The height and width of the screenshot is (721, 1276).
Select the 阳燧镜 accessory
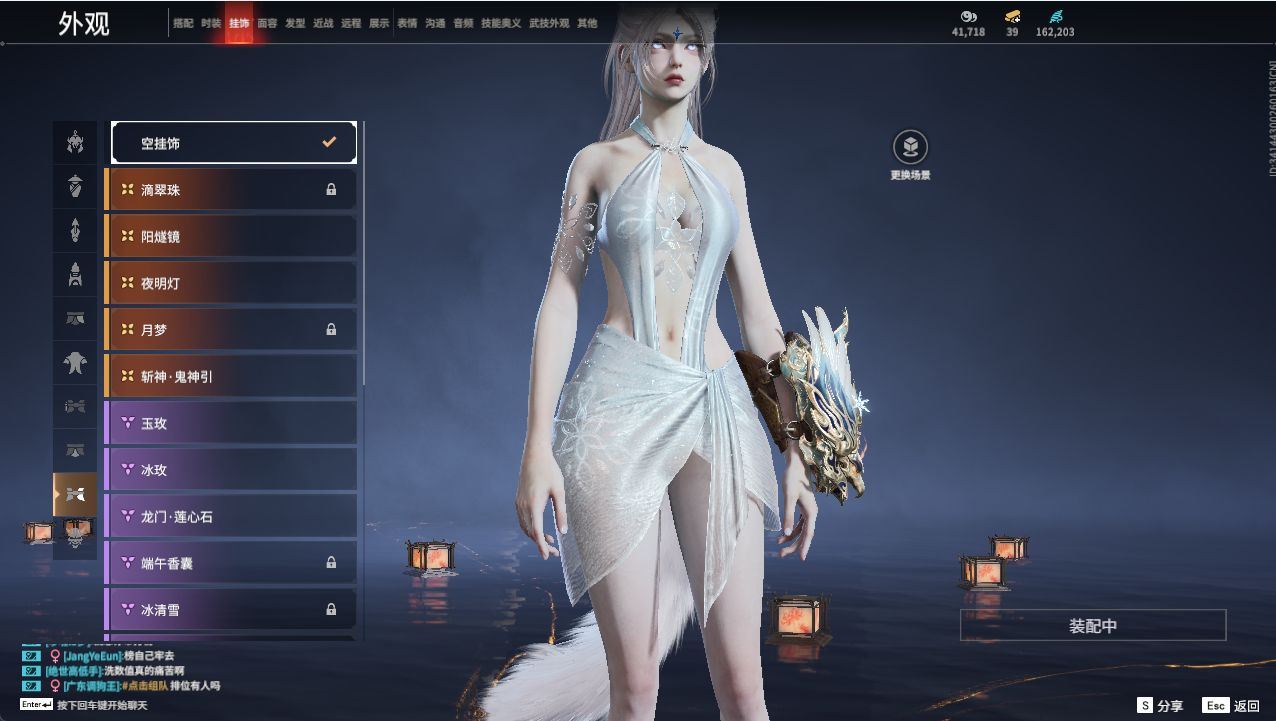pyautogui.click(x=231, y=237)
